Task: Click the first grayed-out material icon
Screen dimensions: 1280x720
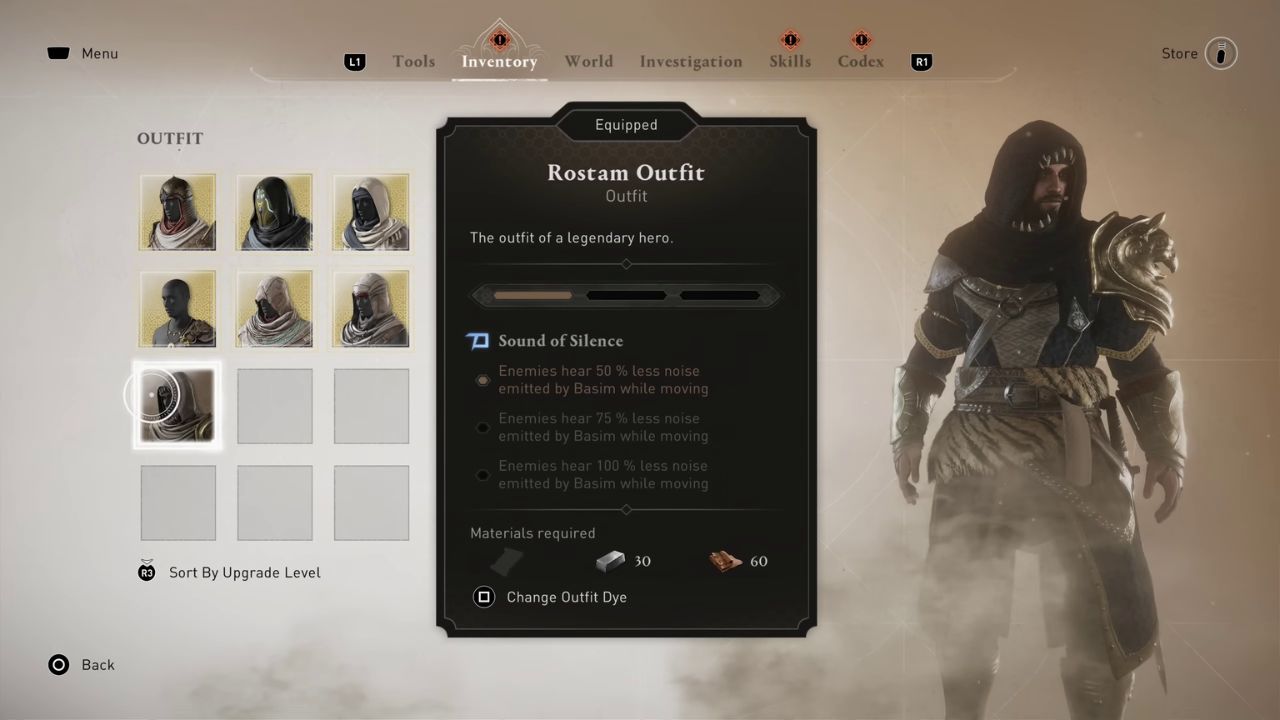Action: click(x=505, y=561)
